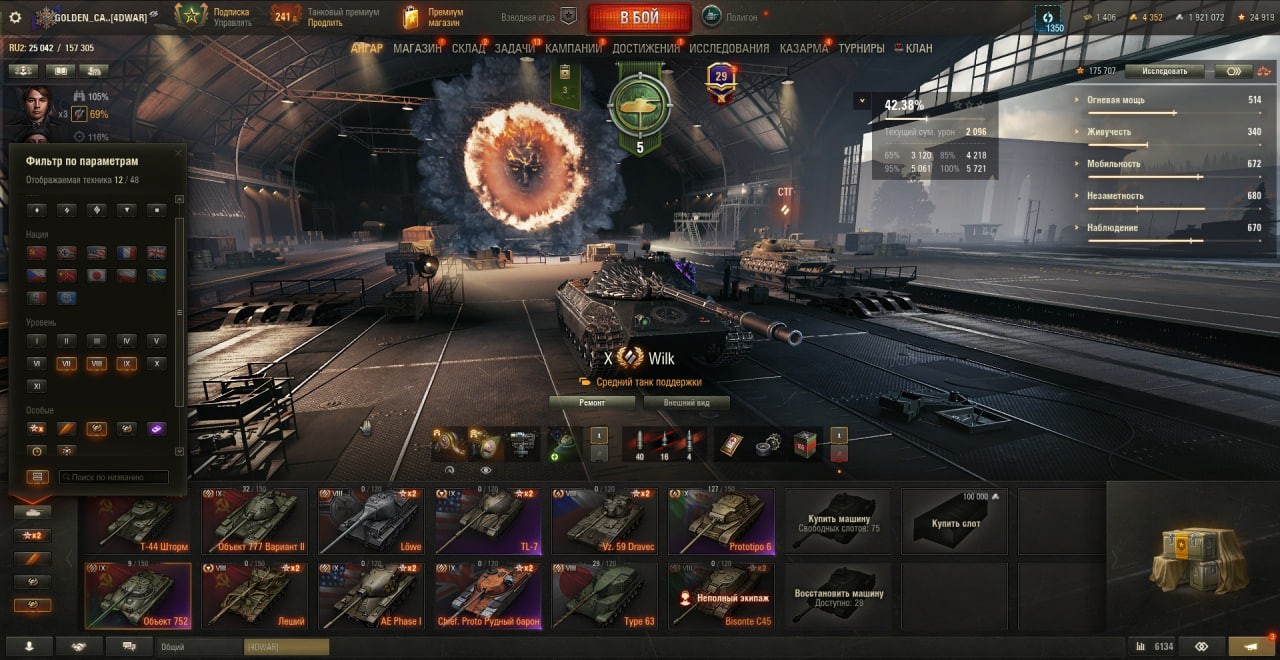The width and height of the screenshot is (1280, 660).
Task: Click the Ремонт button
Action: click(x=591, y=403)
